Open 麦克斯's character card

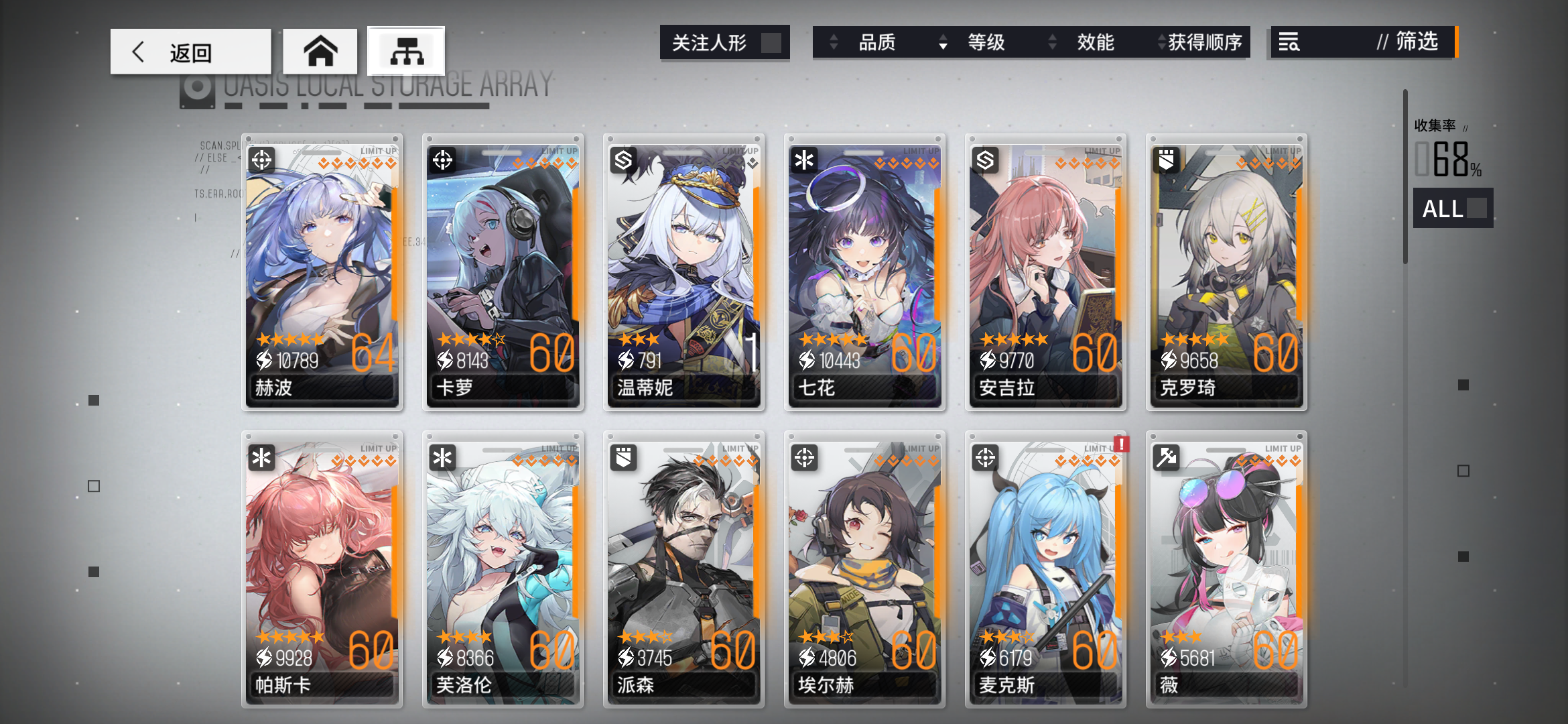tap(1045, 570)
